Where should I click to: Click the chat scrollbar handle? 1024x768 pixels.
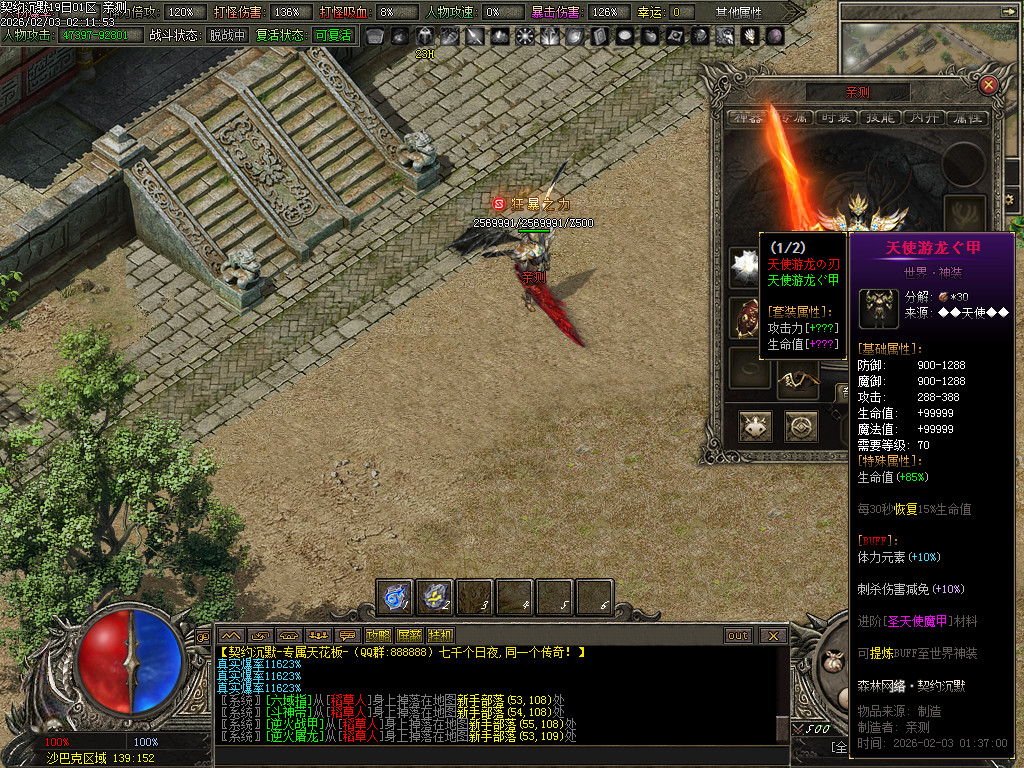[783, 728]
